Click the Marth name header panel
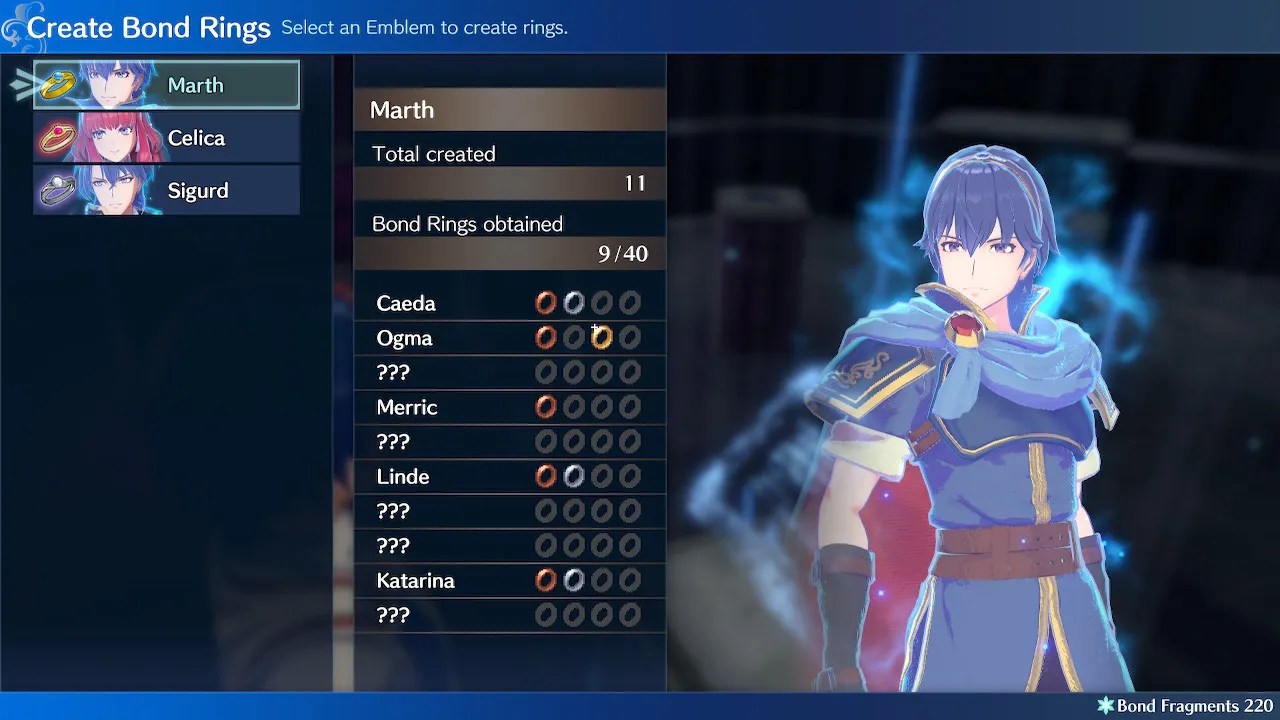The image size is (1280, 720). point(510,110)
